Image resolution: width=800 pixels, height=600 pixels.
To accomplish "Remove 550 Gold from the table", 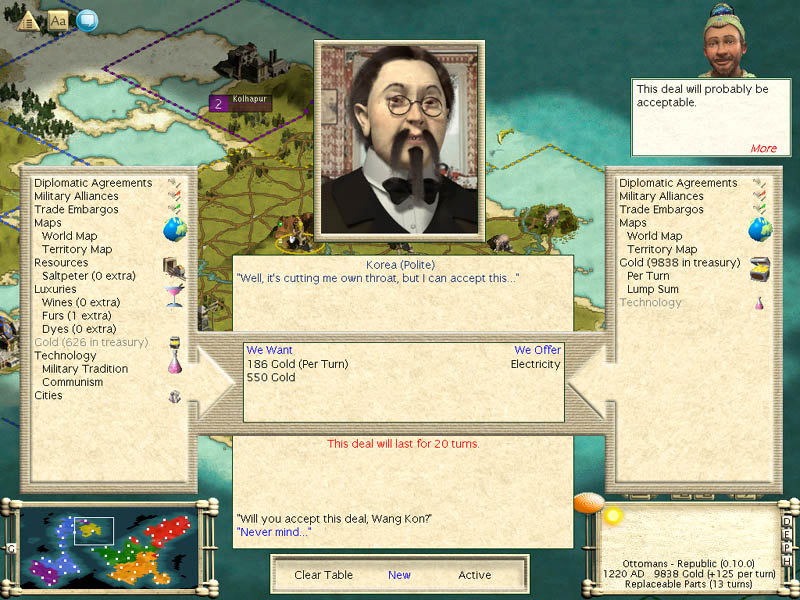I will coord(271,378).
